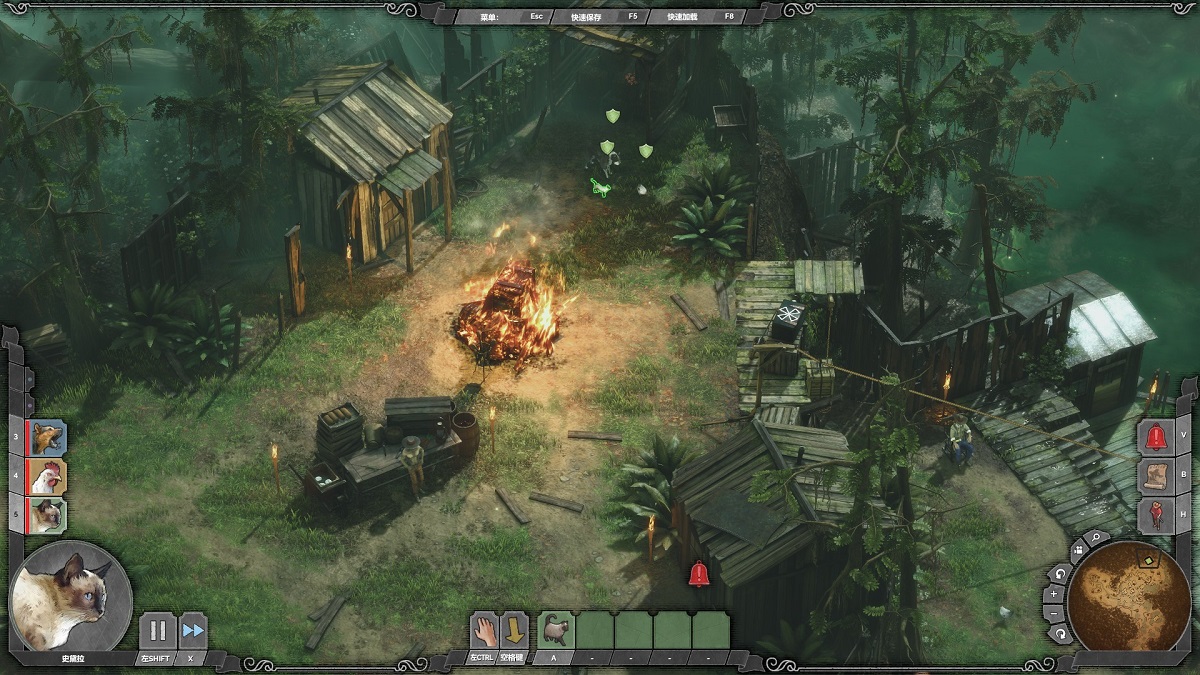Viewport: 1200px width, 675px height.
Task: Click the red alarm bell HUD button
Action: pyautogui.click(x=1156, y=436)
